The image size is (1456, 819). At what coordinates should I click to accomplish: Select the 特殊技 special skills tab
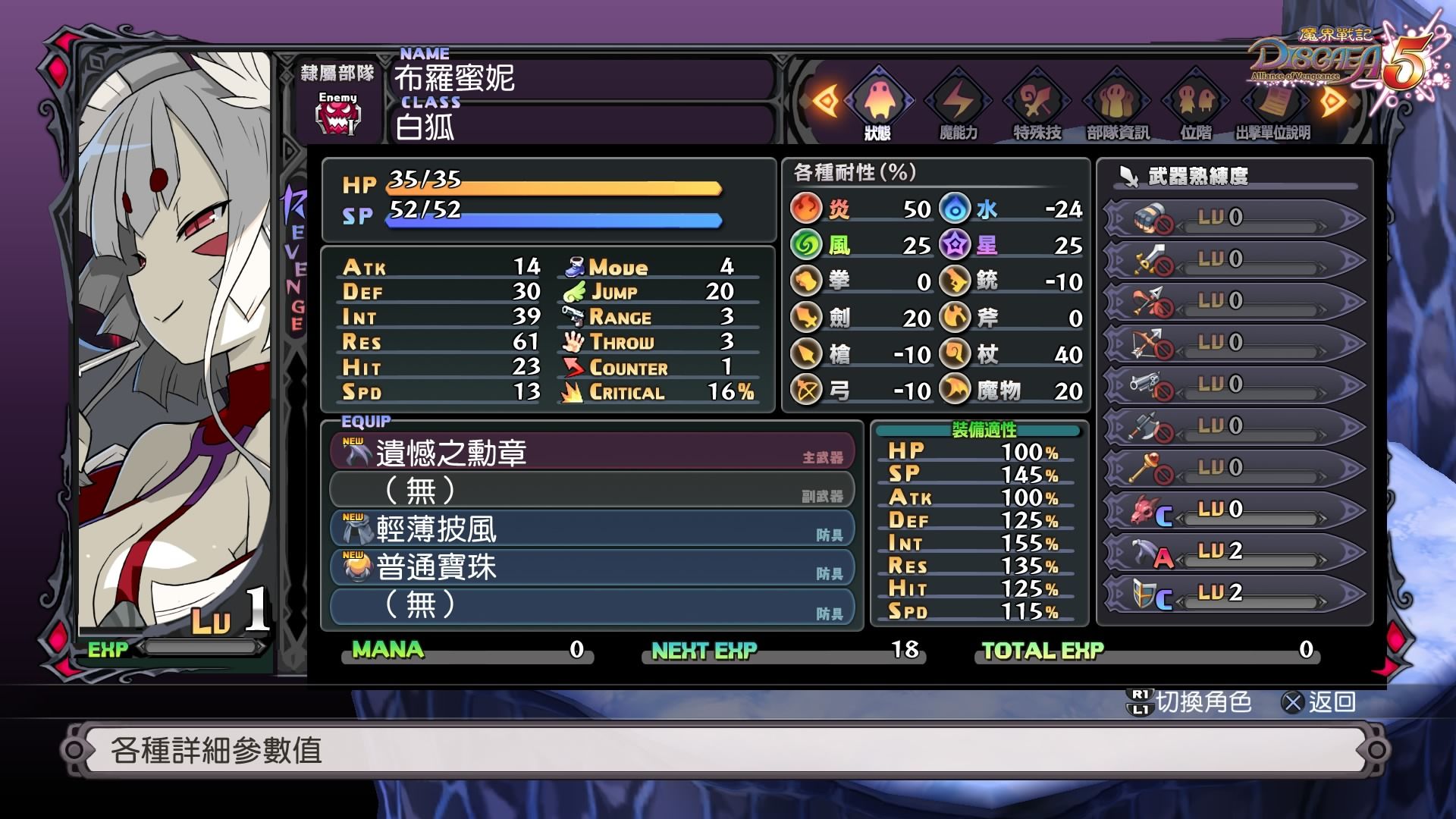click(1037, 104)
